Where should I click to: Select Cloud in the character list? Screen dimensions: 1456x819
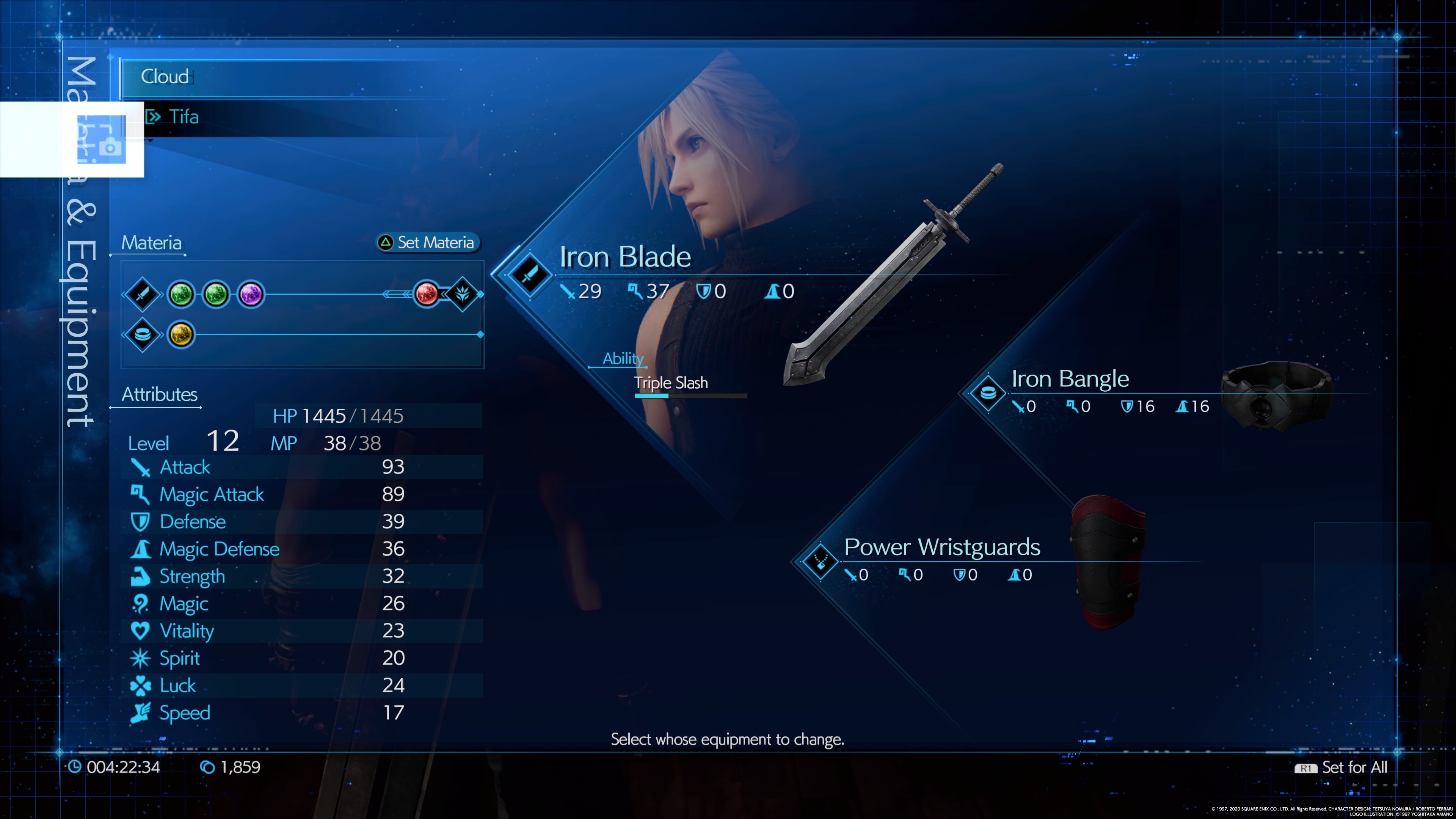click(x=165, y=76)
